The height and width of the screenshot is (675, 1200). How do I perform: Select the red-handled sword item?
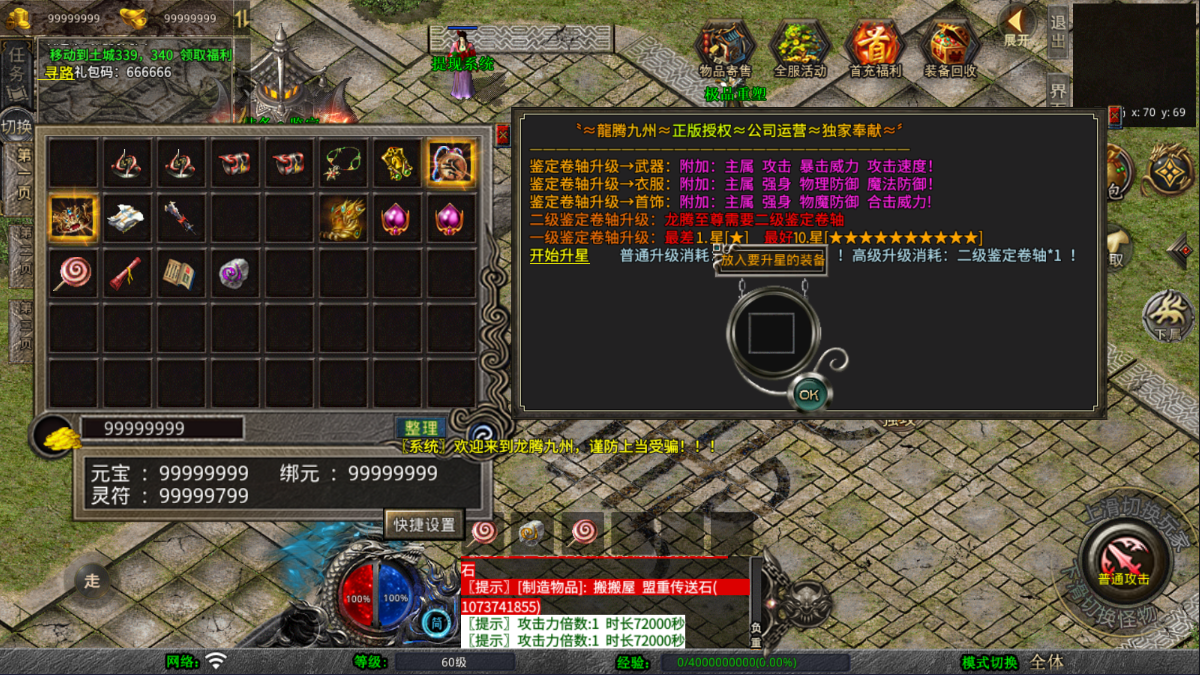(x=181, y=217)
